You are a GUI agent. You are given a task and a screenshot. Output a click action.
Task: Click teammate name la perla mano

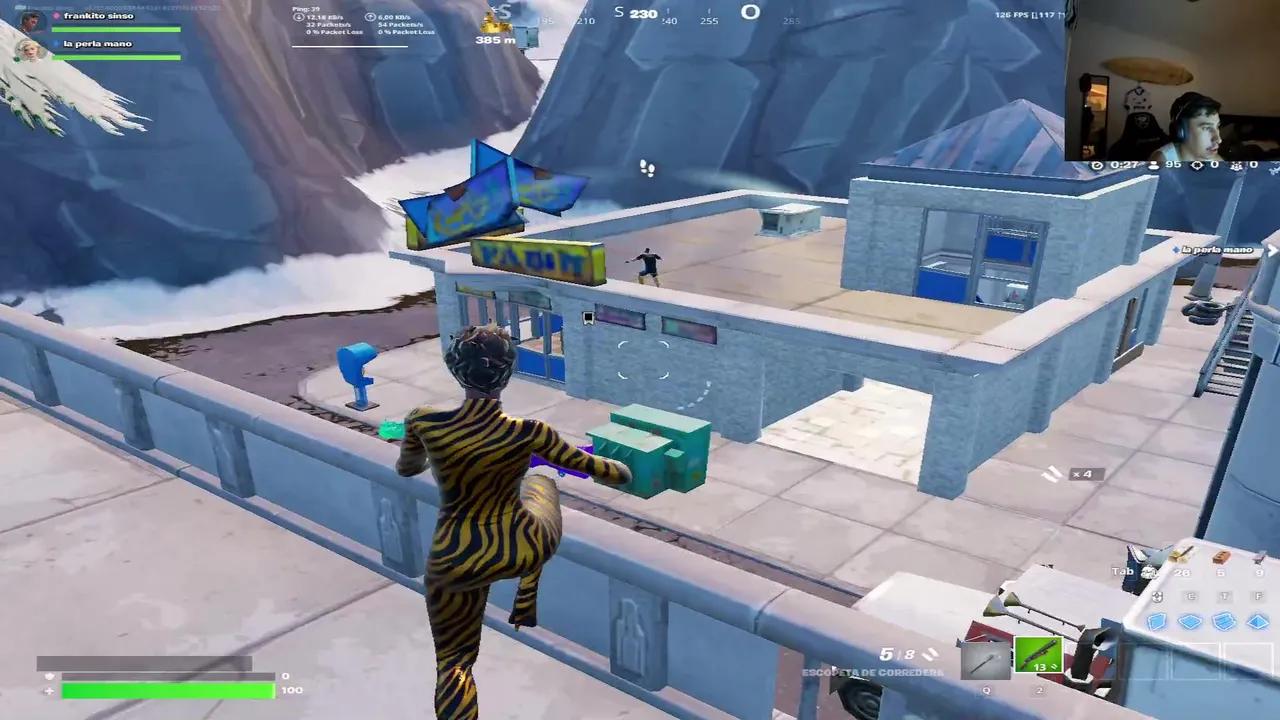pos(100,43)
